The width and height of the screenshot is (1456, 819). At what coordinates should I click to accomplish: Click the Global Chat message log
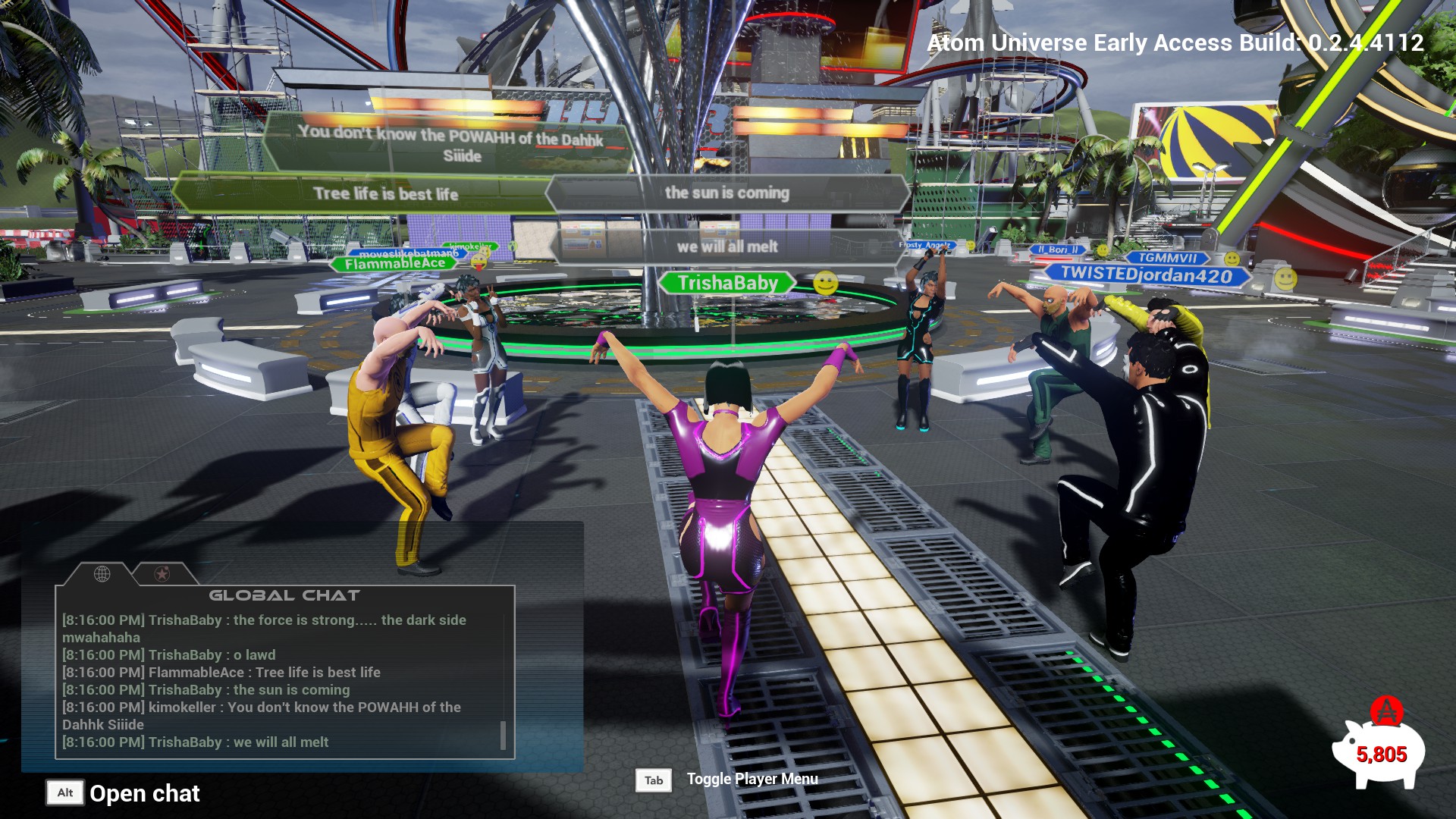click(x=281, y=680)
